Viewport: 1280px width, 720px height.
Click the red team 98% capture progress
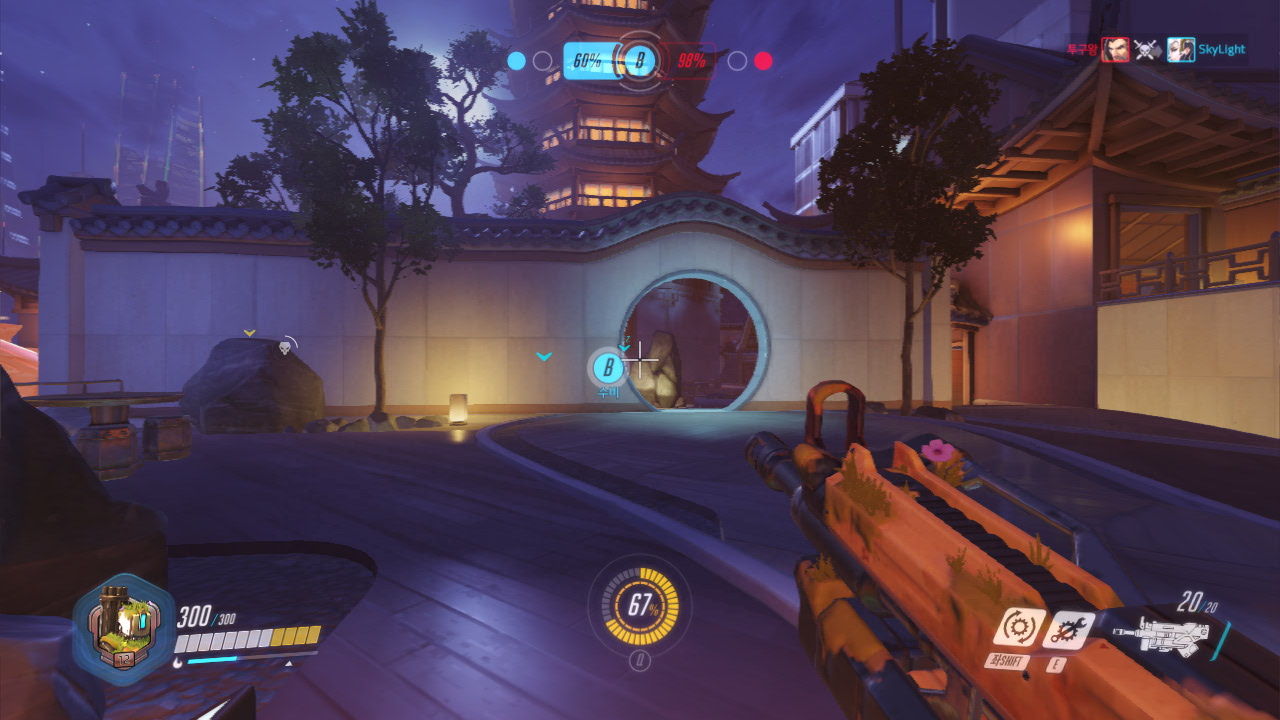(x=691, y=61)
